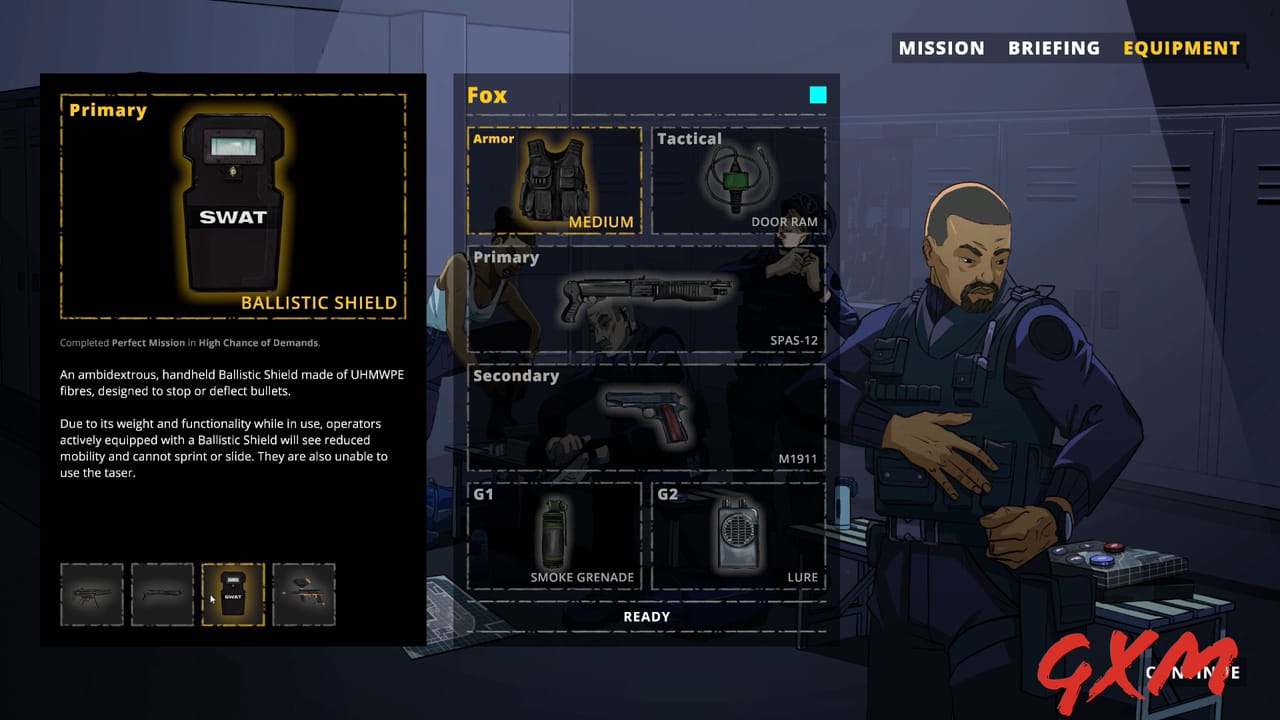The width and height of the screenshot is (1280, 720).
Task: Equip the shotgun thumbnail in the weapon strip
Action: coord(162,595)
